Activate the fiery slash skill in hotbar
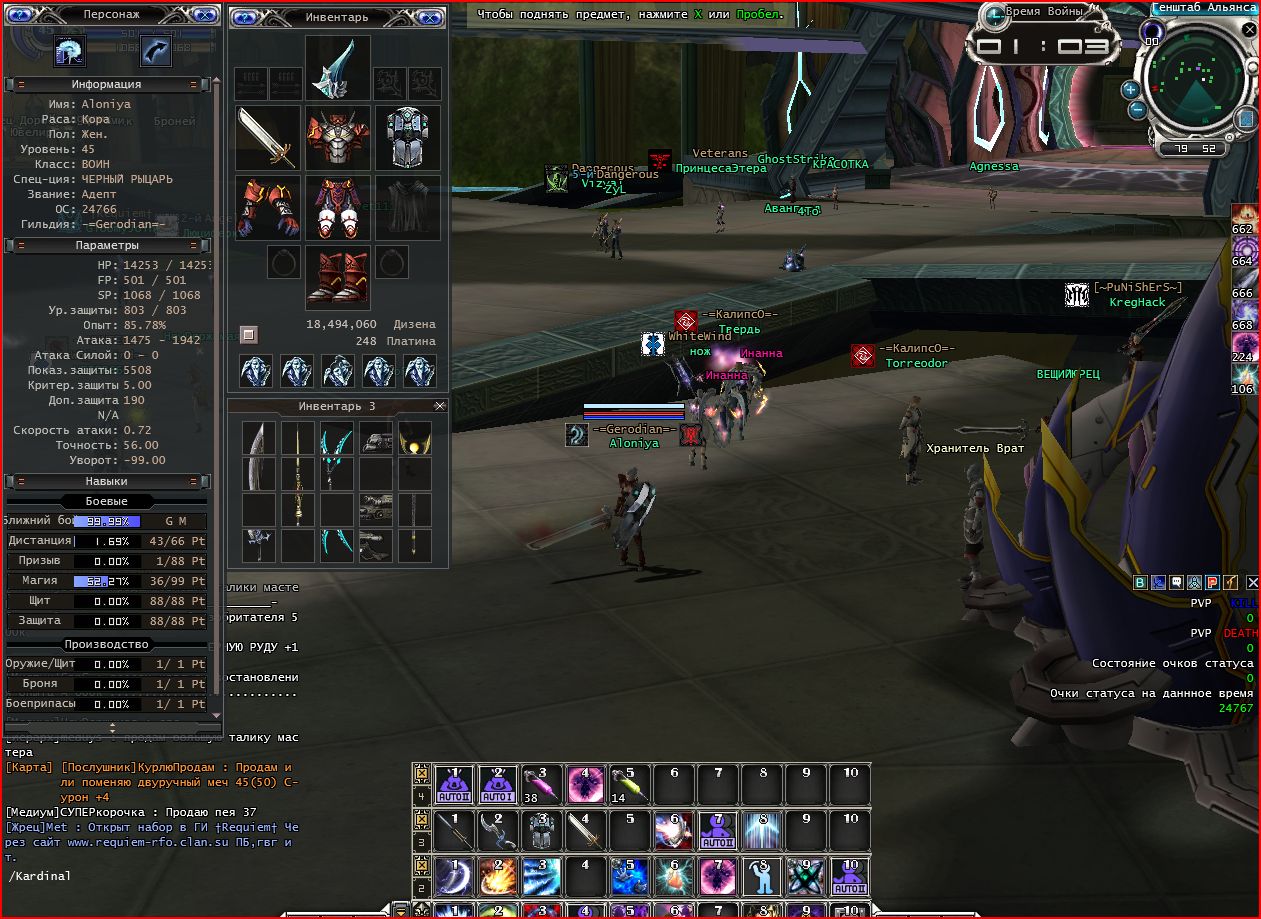The width and height of the screenshot is (1261, 919). coord(498,876)
